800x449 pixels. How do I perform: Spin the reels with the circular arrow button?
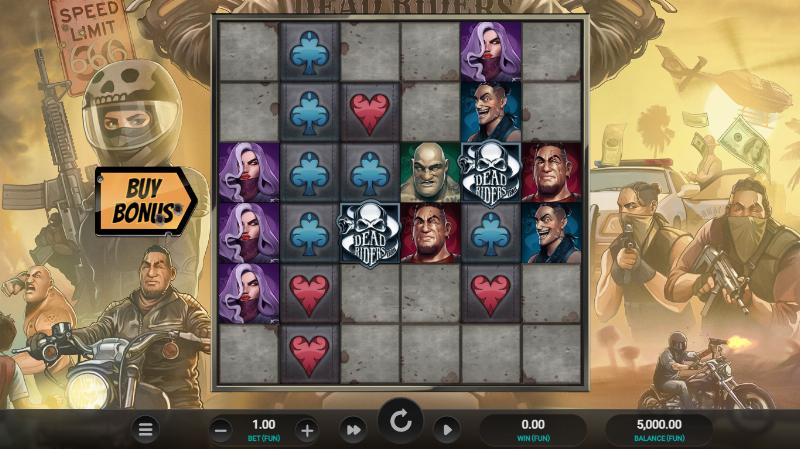pyautogui.click(x=400, y=422)
